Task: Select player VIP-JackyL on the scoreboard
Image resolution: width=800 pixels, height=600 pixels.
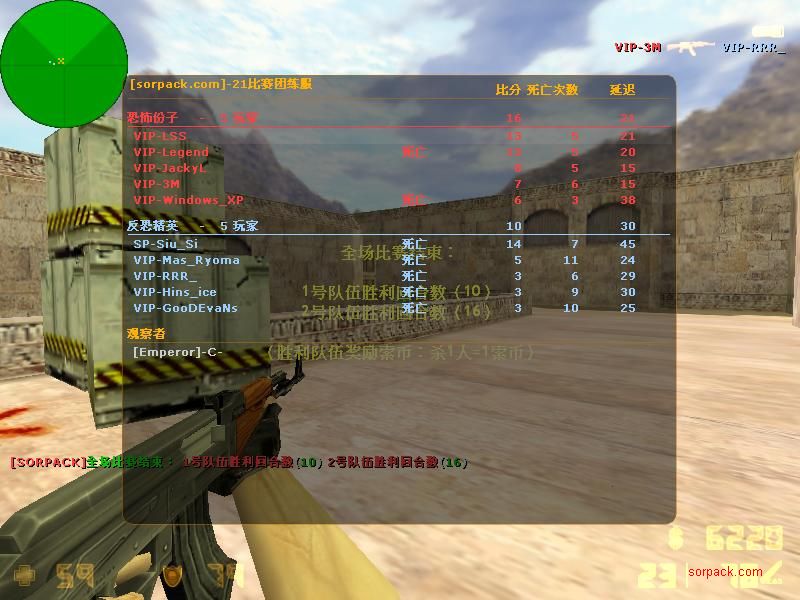Action: (170, 168)
